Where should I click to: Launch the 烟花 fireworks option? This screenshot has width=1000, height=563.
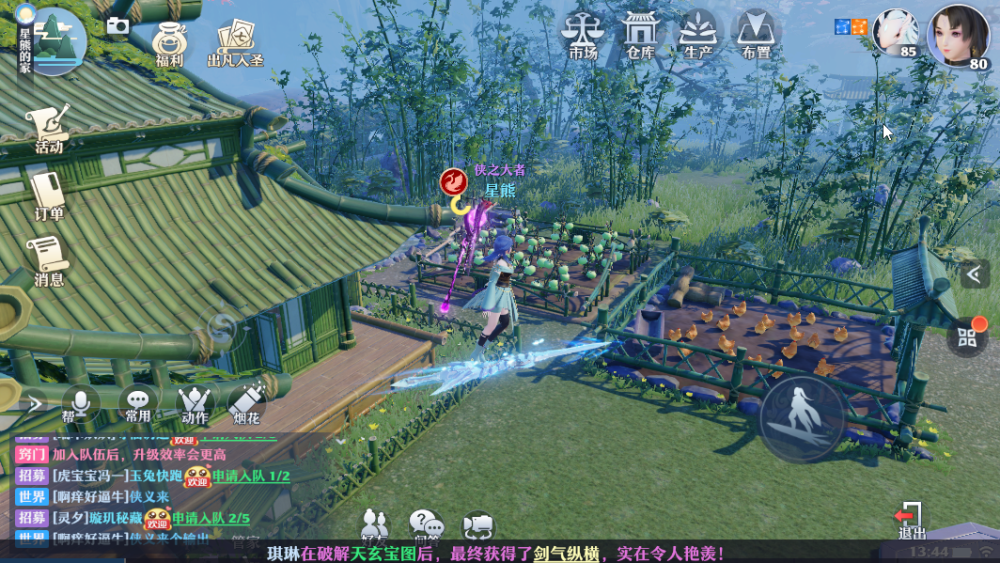tap(247, 400)
